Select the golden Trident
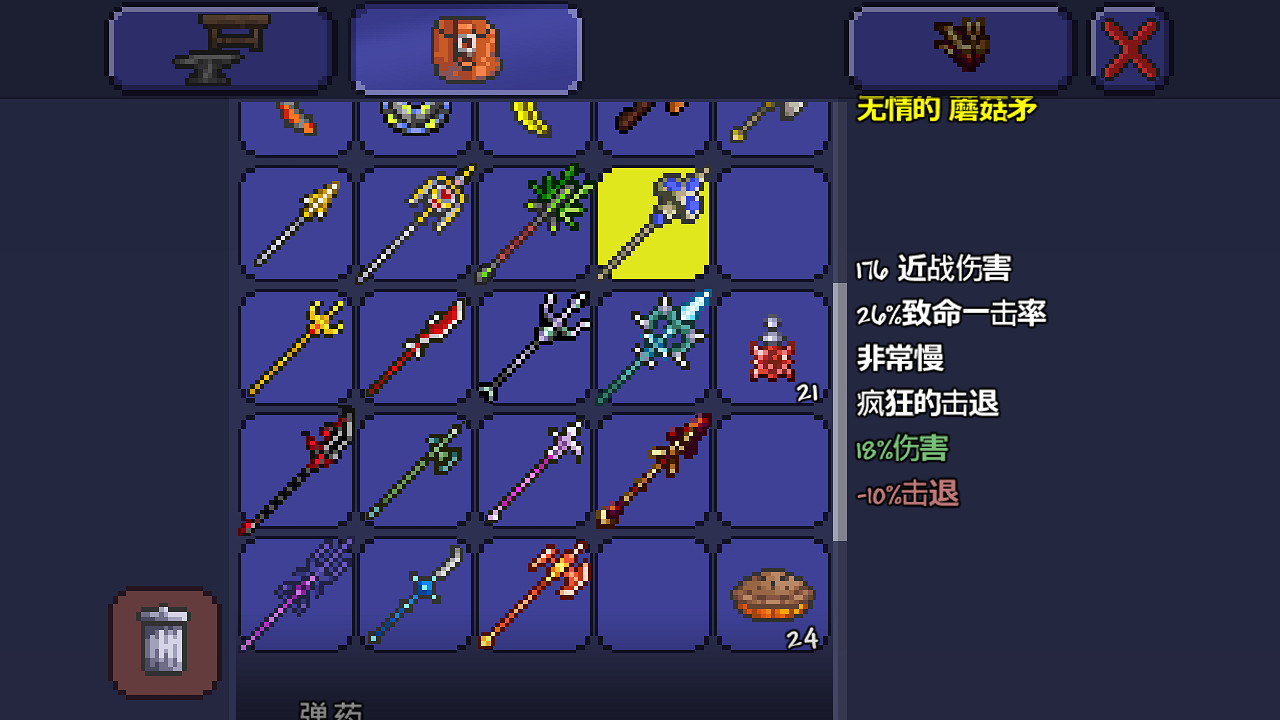The height and width of the screenshot is (720, 1280). (x=295, y=345)
